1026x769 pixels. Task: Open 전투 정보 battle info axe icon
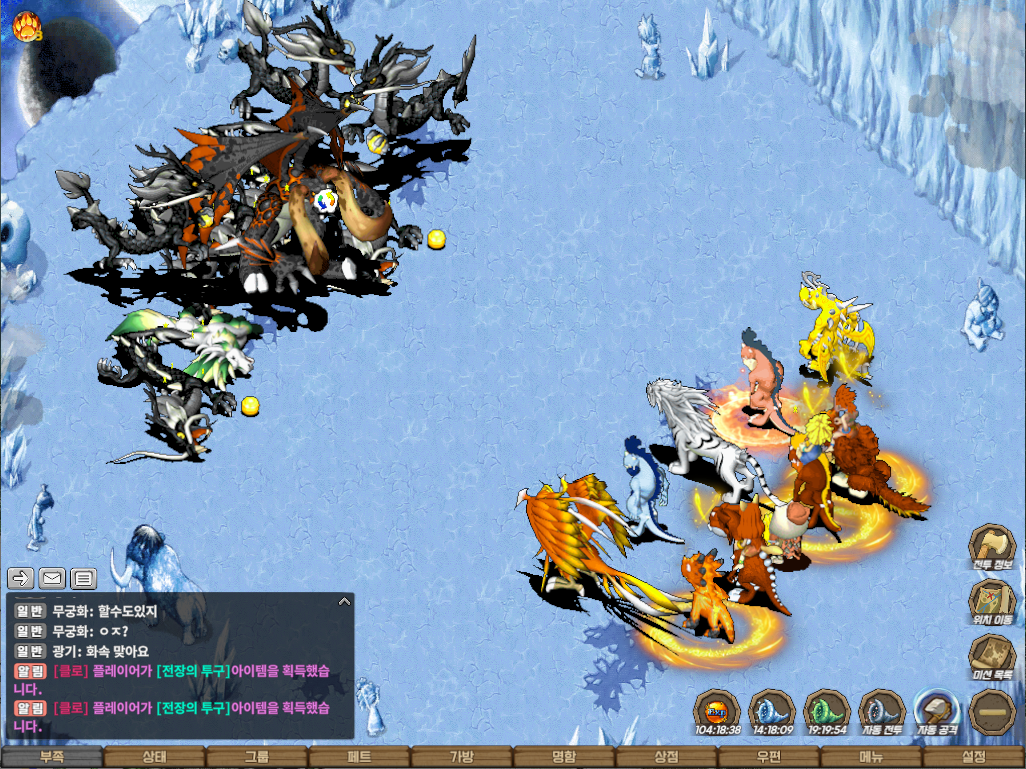click(x=992, y=549)
